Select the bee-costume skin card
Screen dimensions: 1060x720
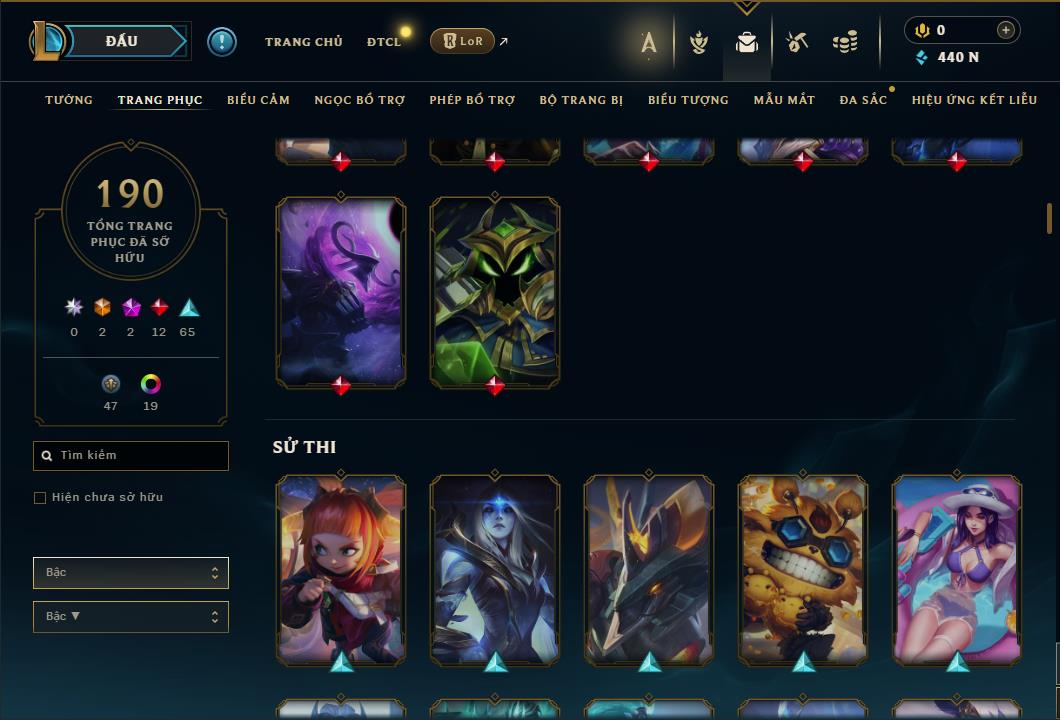(803, 569)
